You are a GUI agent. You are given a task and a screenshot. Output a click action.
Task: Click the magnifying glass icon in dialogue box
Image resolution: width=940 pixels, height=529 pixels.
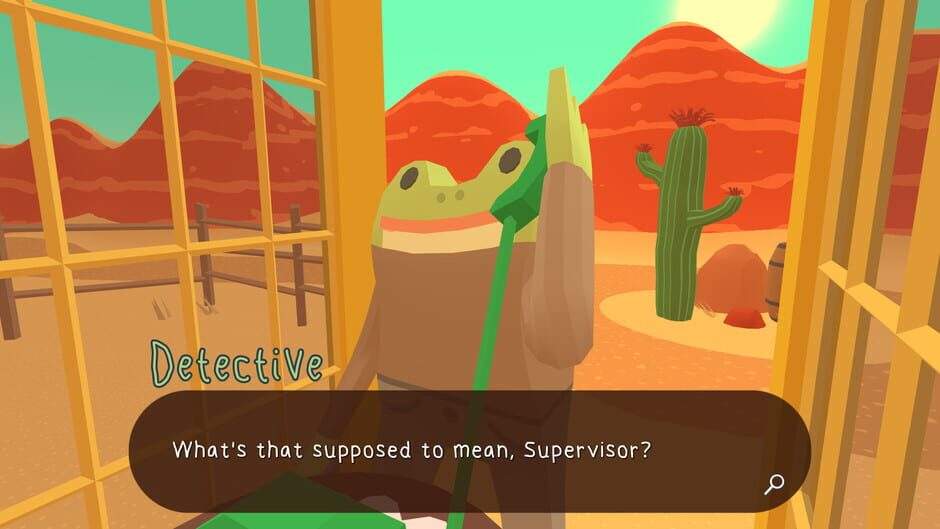(773, 485)
